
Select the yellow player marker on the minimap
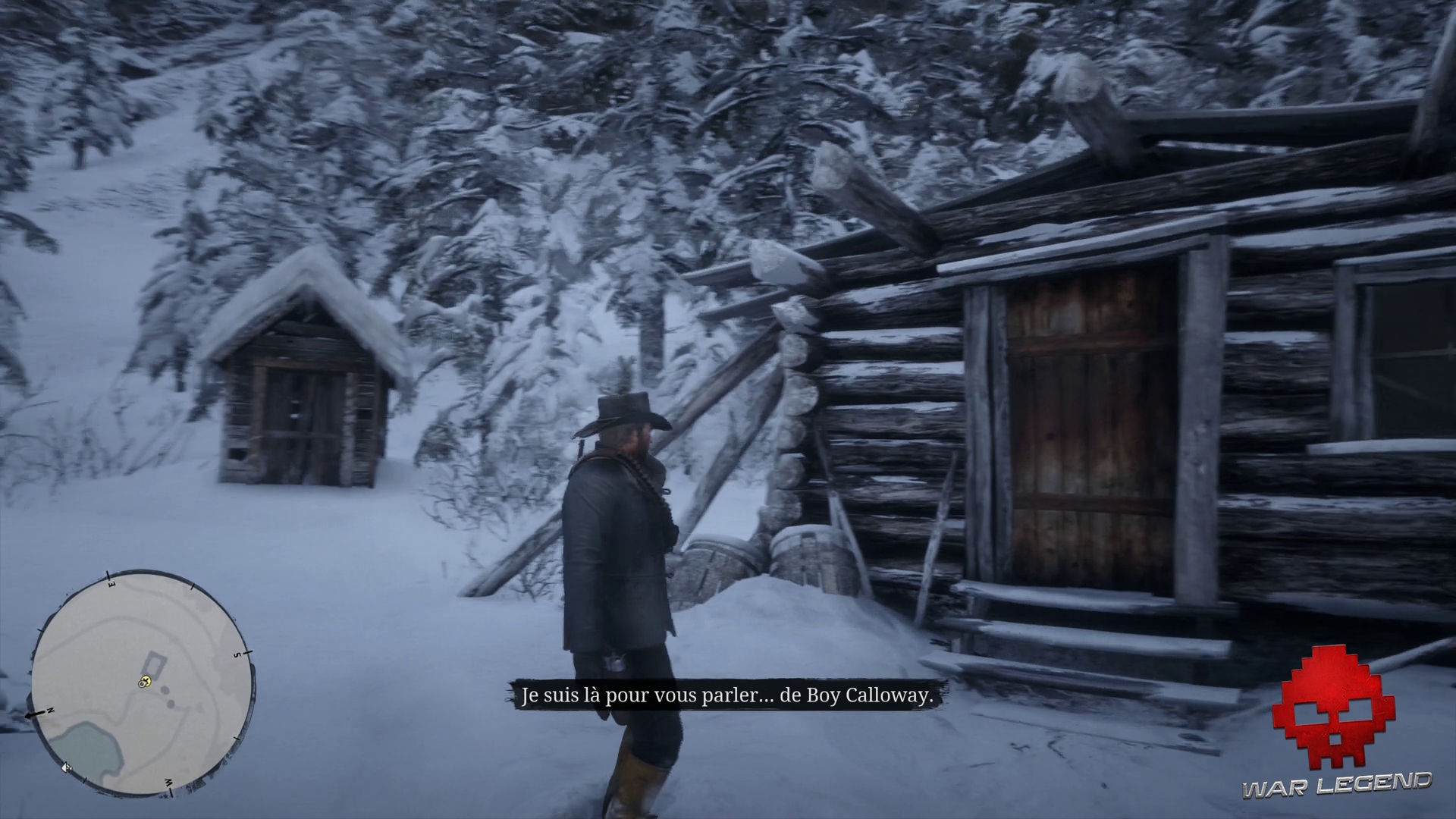click(145, 680)
